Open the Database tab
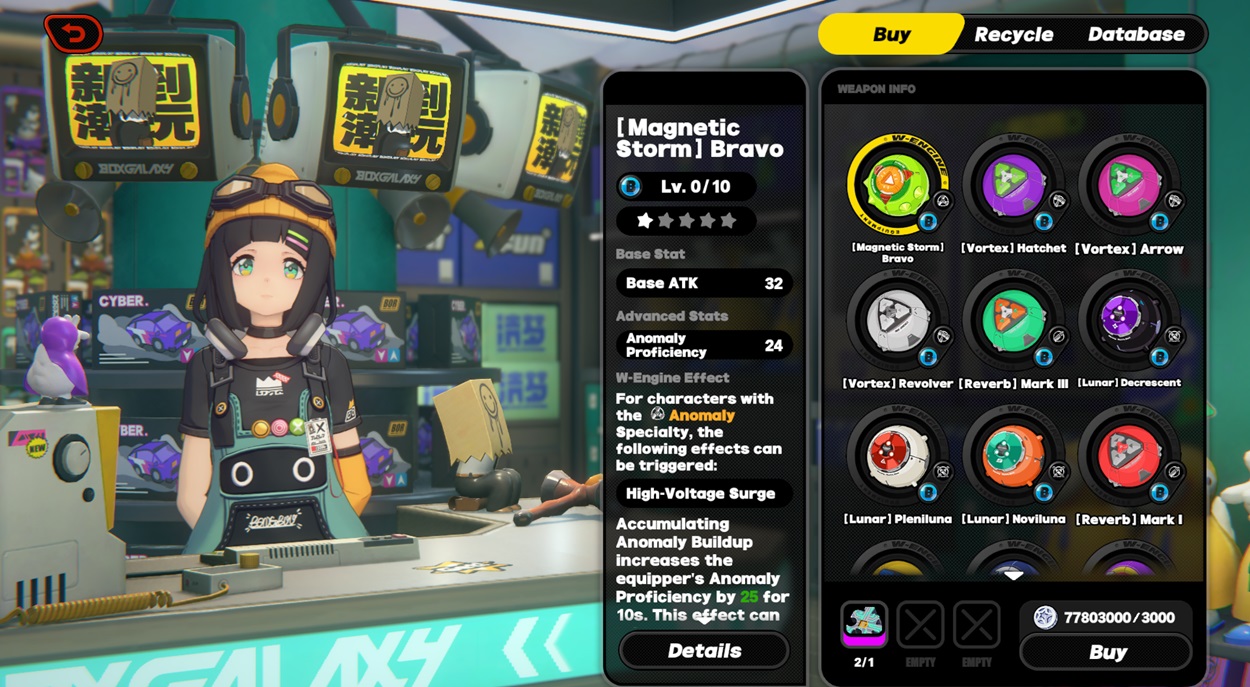The width and height of the screenshot is (1250, 687). pyautogui.click(x=1136, y=34)
